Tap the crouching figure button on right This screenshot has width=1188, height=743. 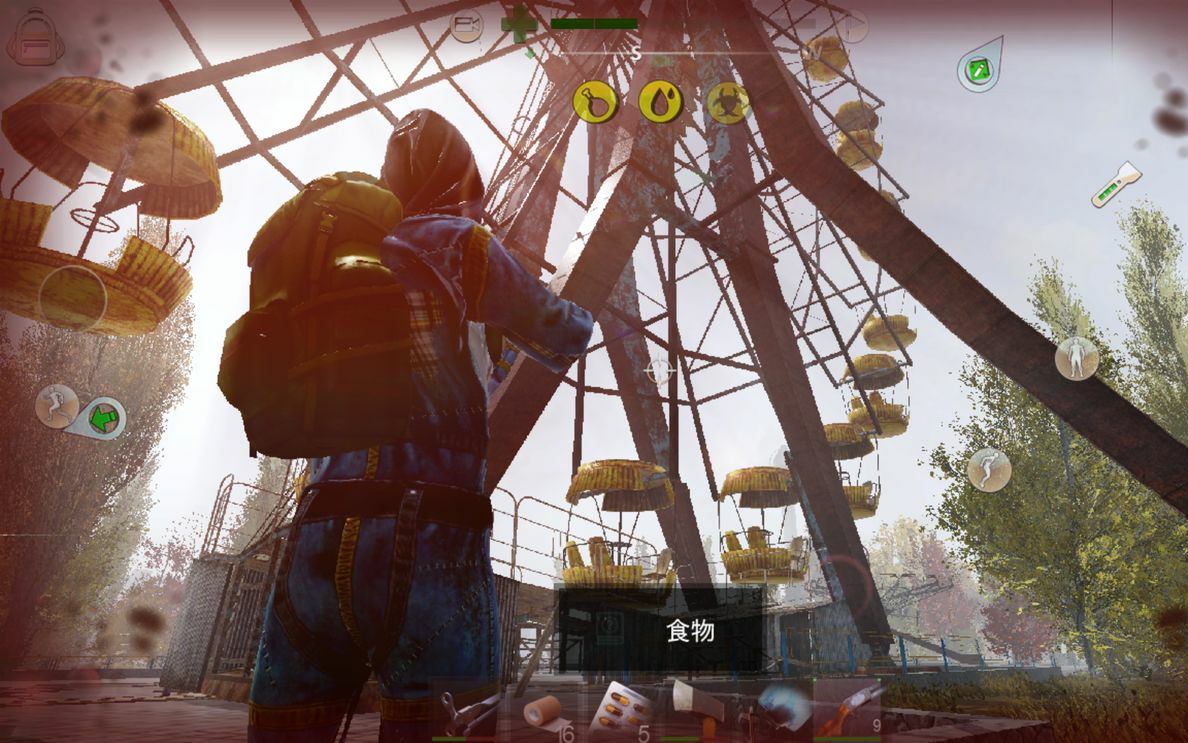[988, 469]
